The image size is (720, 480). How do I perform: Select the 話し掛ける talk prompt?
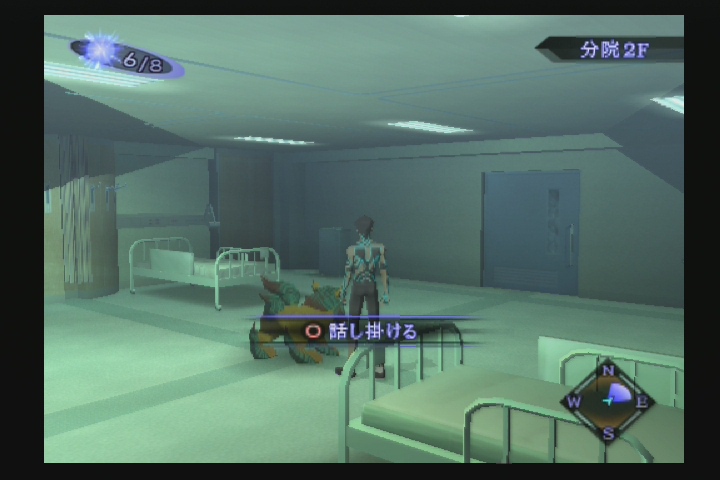point(362,331)
